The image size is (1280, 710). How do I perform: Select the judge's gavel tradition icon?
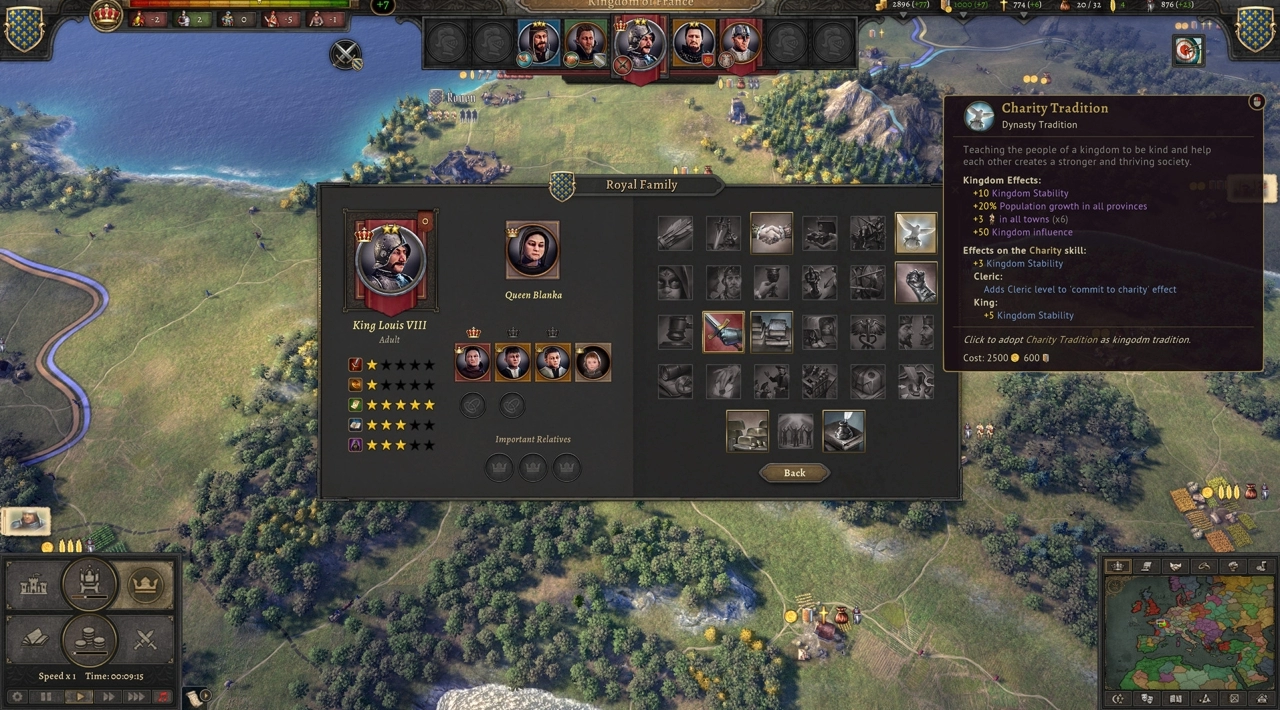pyautogui.click(x=675, y=332)
